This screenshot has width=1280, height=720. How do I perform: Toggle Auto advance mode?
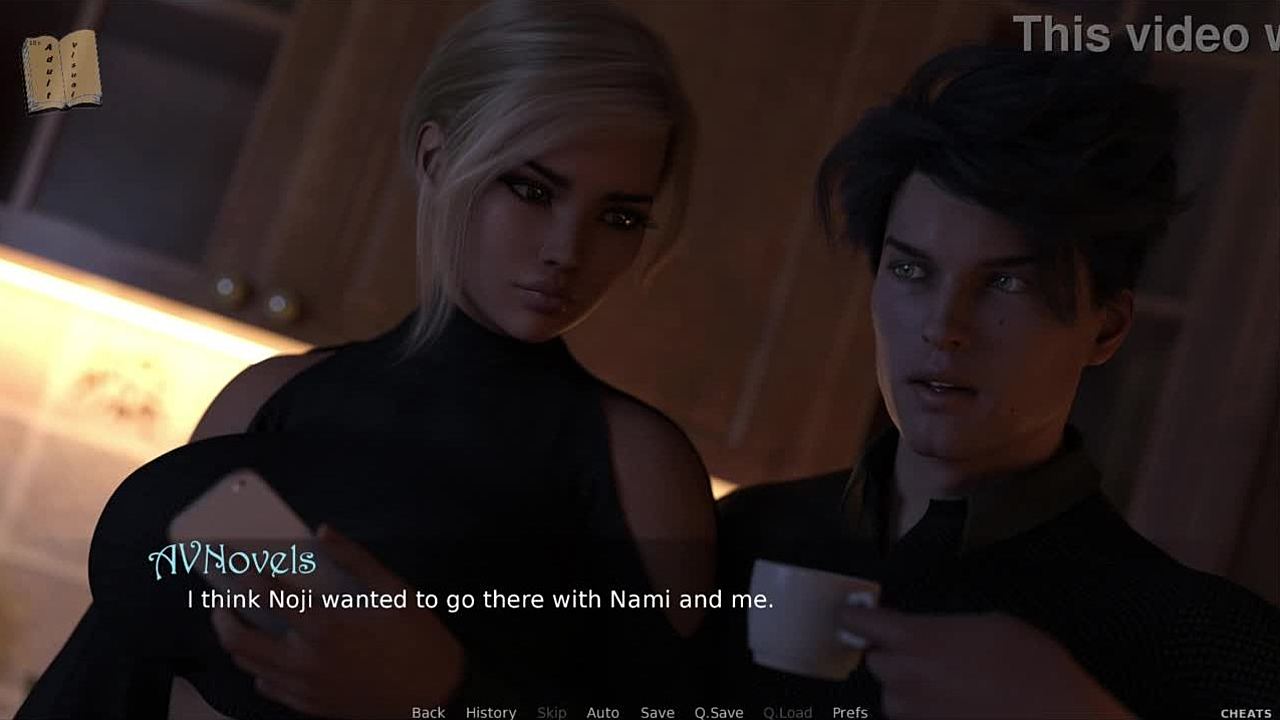[602, 712]
